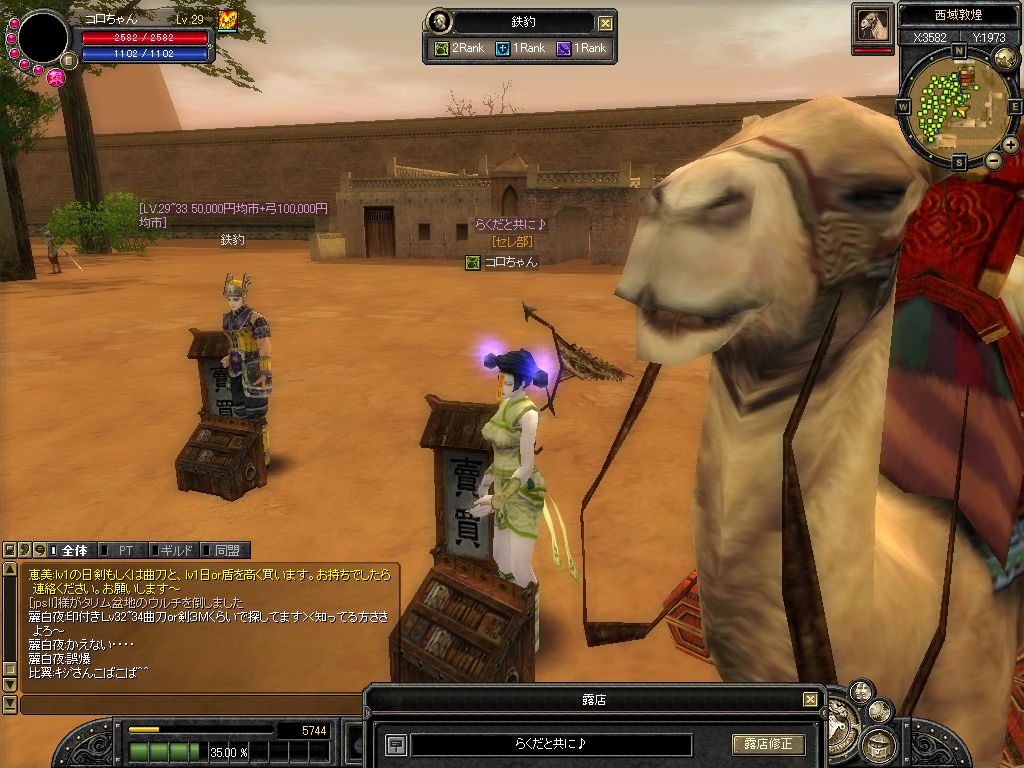This screenshot has width=1024, height=768.
Task: Click the stall title field らくだと共に♪
Action: click(551, 745)
